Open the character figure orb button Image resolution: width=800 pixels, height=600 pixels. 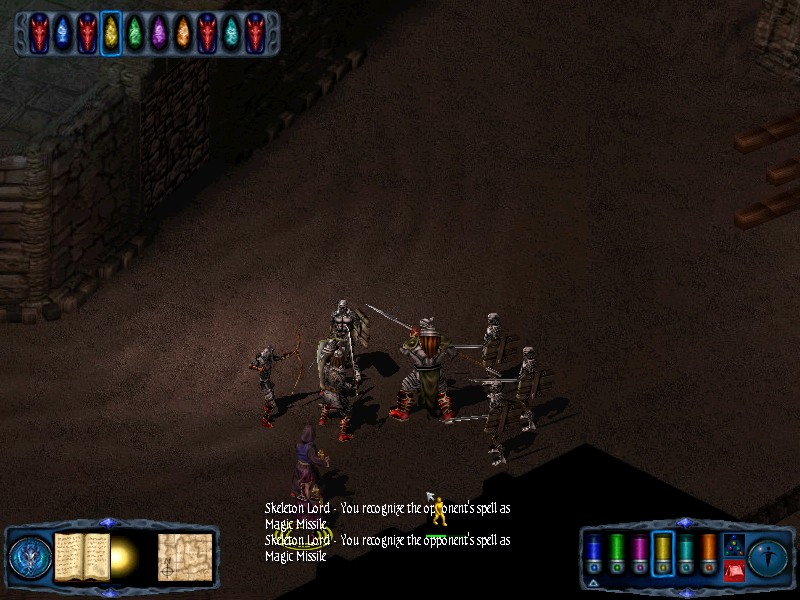766,556
